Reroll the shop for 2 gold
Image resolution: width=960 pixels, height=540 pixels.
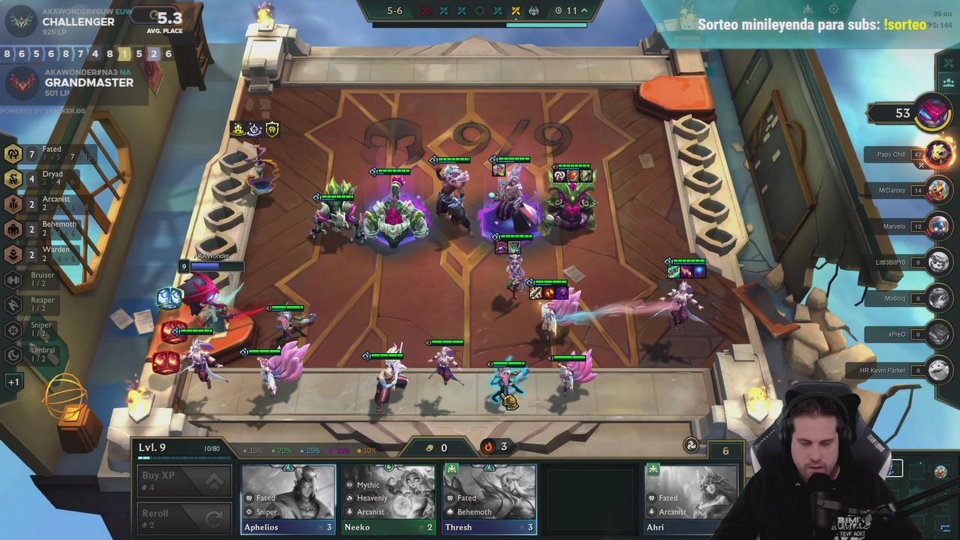click(184, 518)
